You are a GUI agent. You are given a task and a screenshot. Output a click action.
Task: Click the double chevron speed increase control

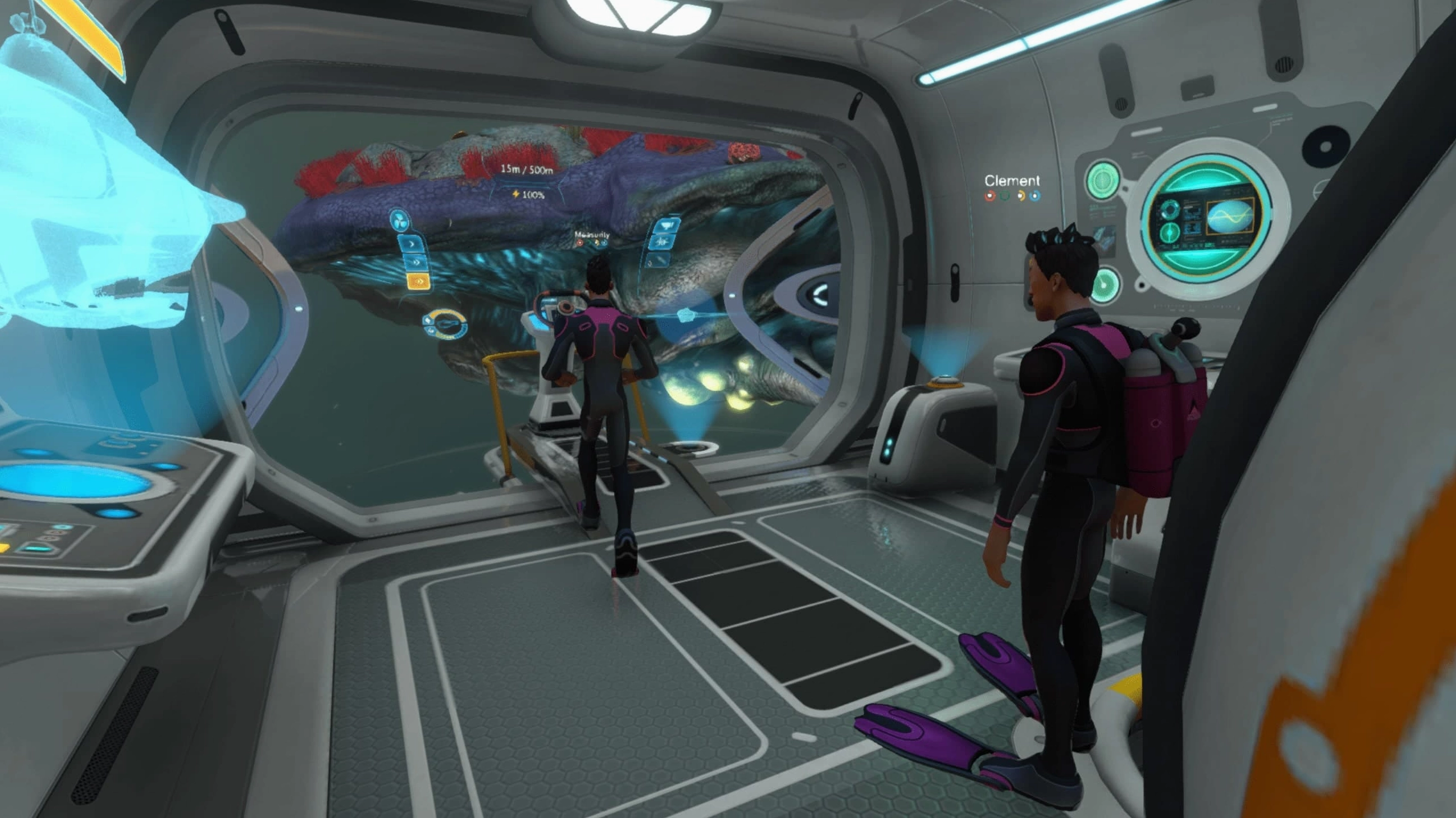(x=417, y=261)
